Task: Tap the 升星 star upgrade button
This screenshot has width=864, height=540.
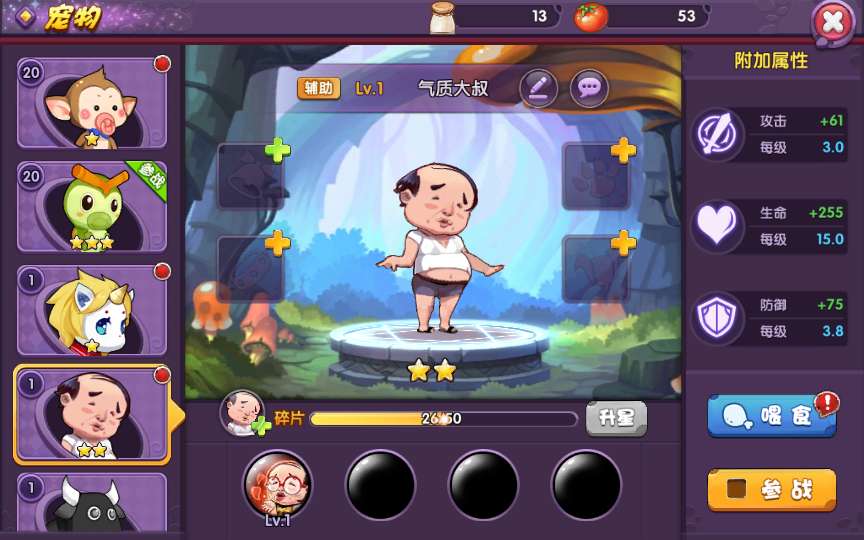Action: pos(616,418)
